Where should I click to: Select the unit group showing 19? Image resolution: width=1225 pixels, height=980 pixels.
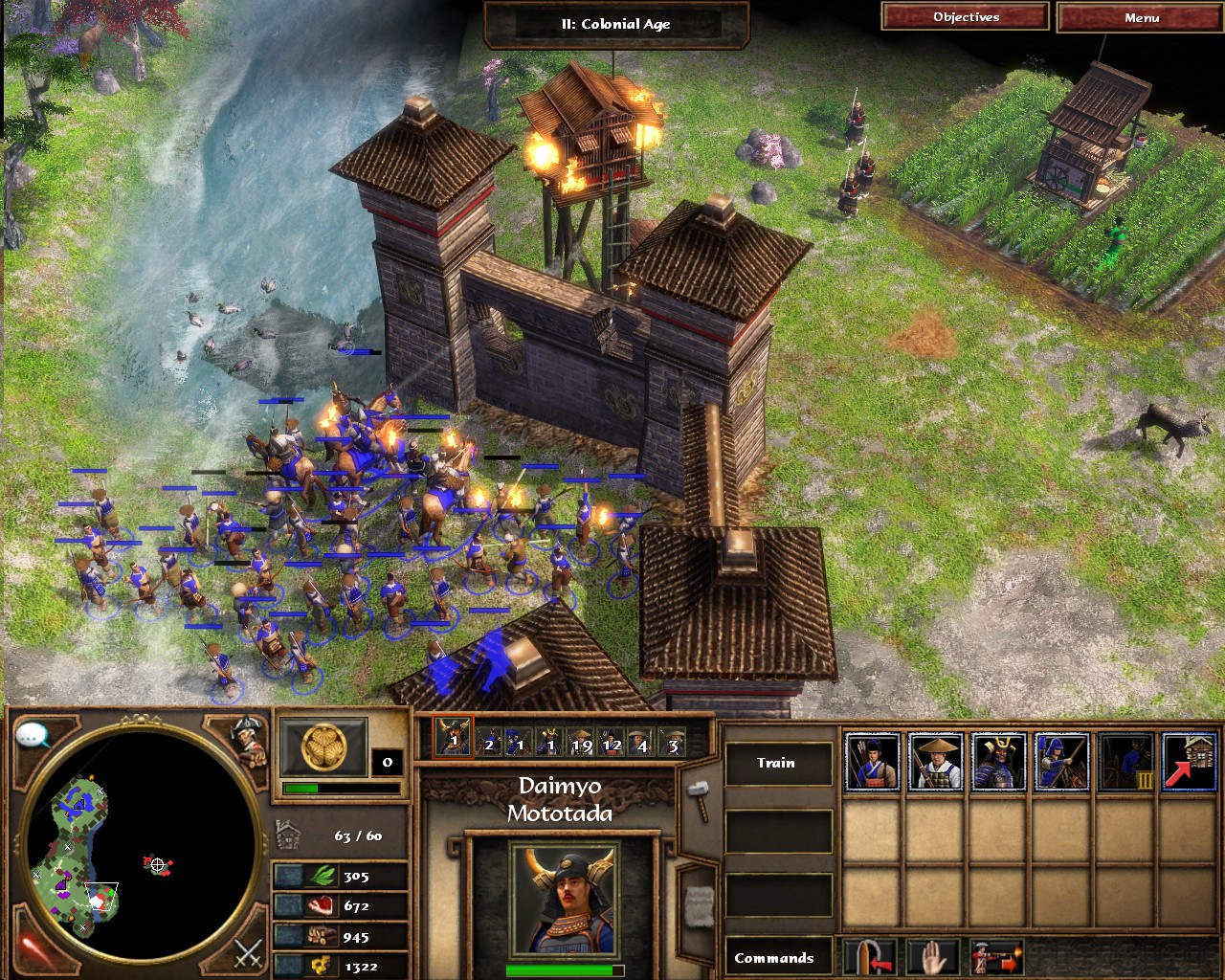581,740
